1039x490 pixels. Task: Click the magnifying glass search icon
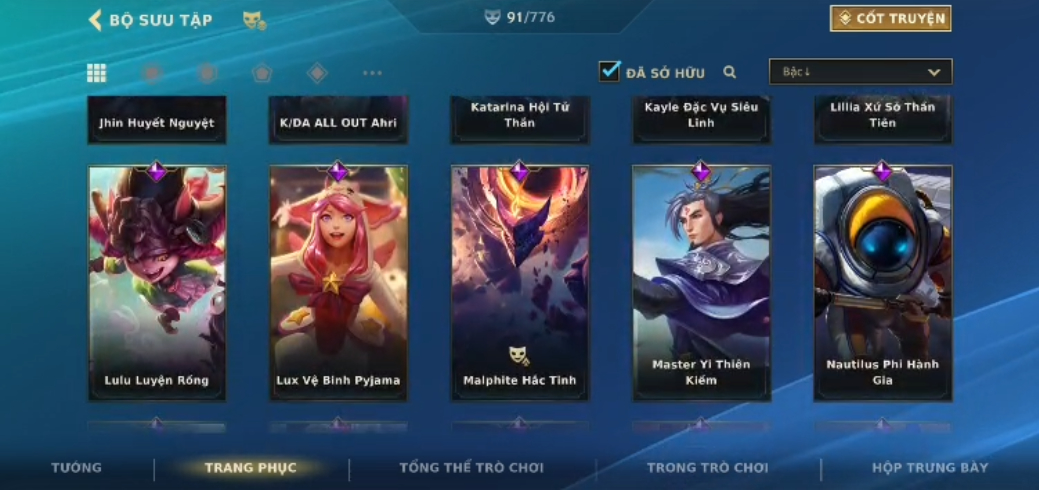730,72
